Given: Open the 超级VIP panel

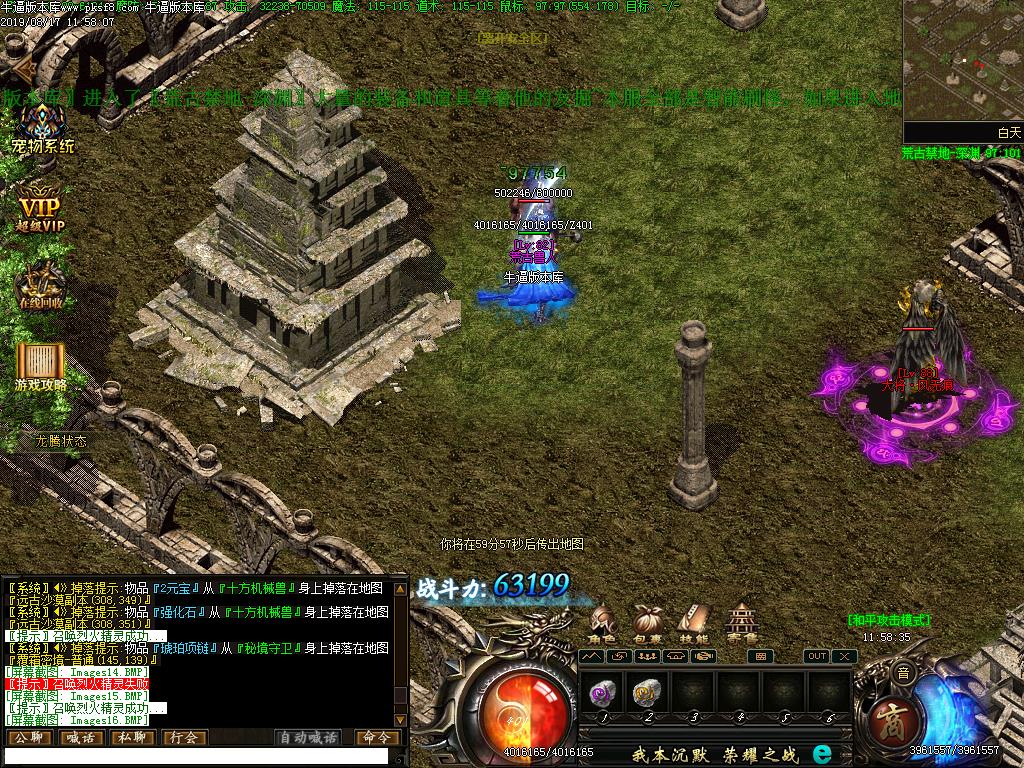Looking at the screenshot, I should click(x=40, y=206).
